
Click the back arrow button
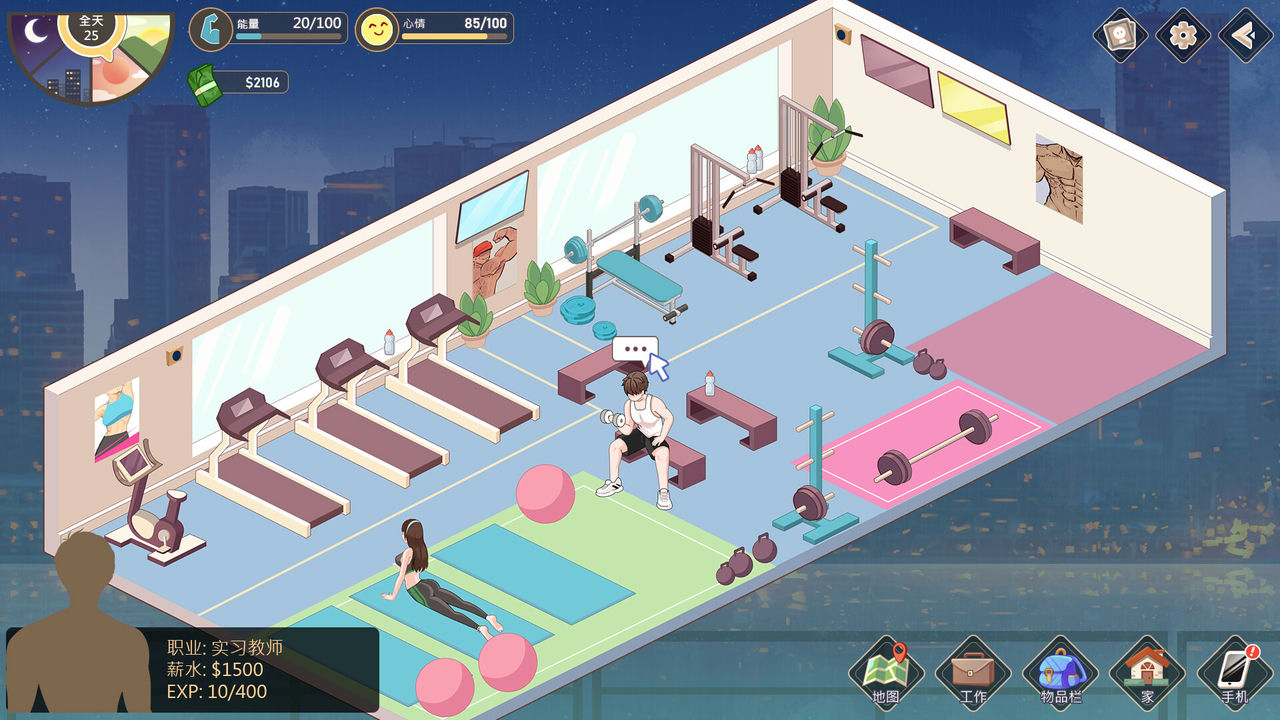click(x=1246, y=36)
